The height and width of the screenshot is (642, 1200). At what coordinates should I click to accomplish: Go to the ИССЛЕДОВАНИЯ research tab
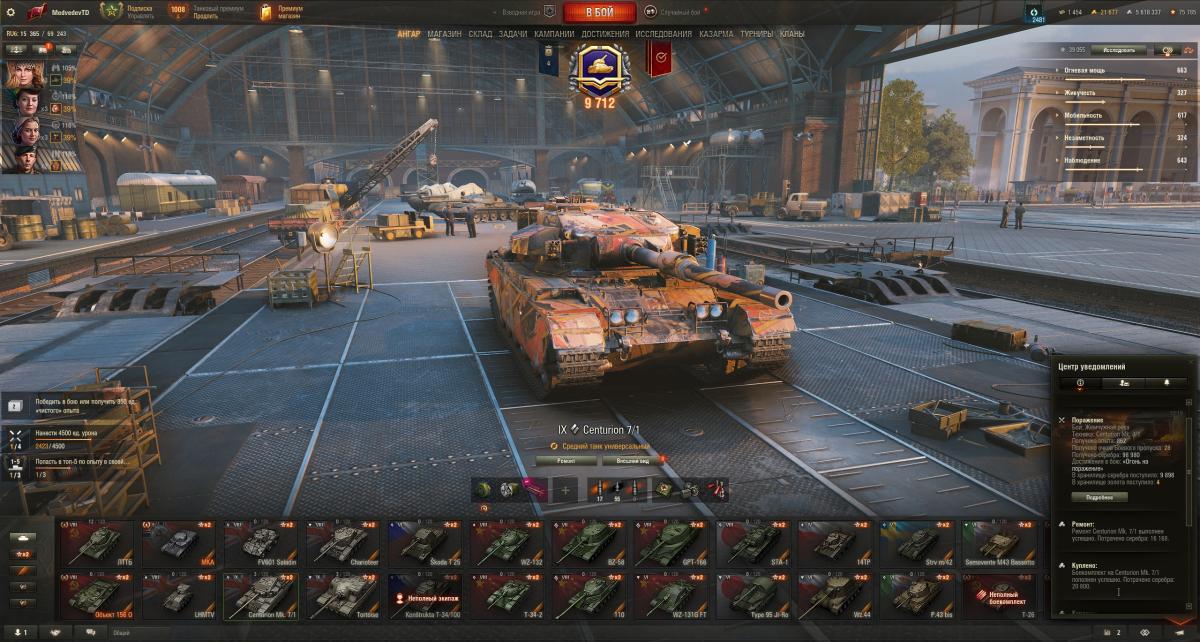pos(663,34)
